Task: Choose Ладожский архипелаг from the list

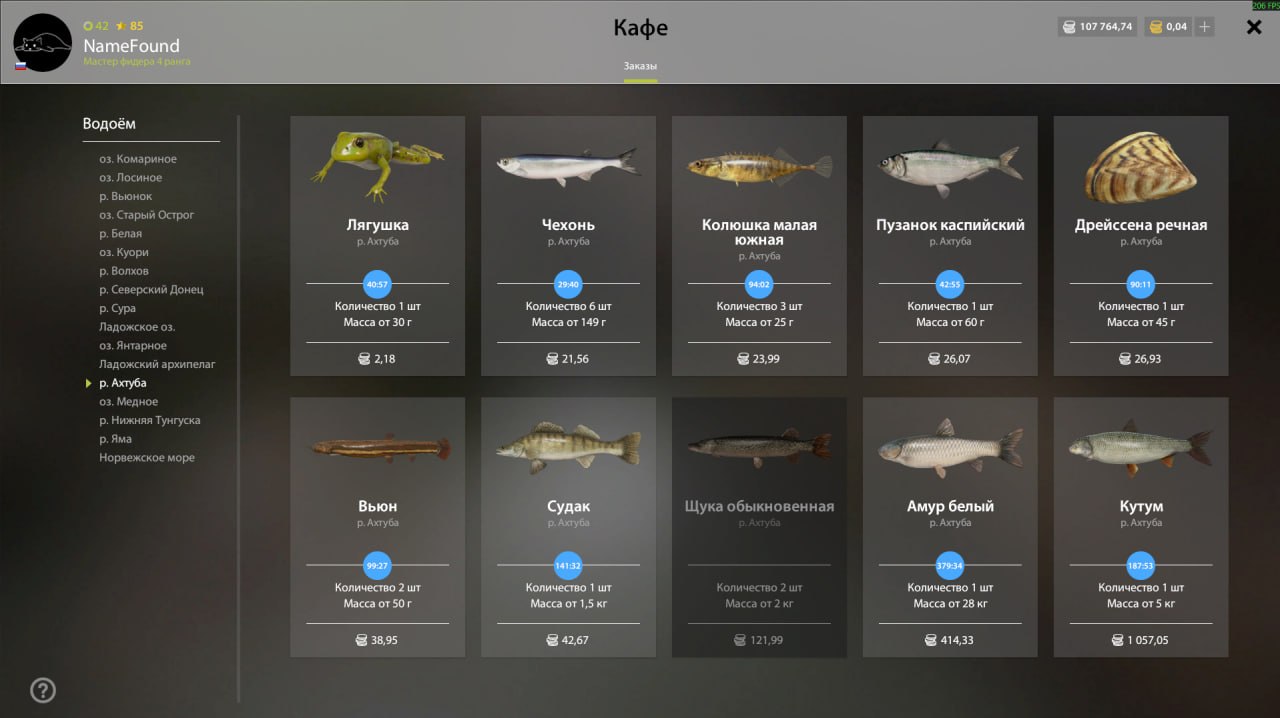Action: 157,364
